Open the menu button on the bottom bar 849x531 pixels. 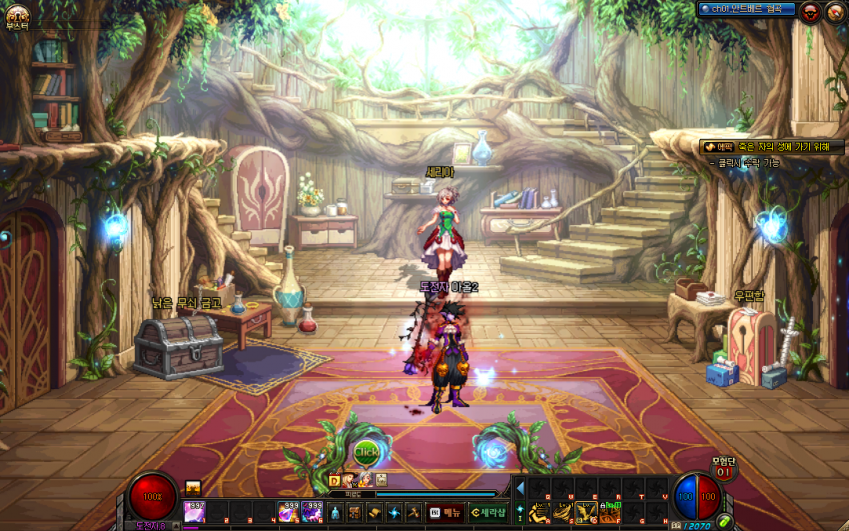[x=446, y=512]
